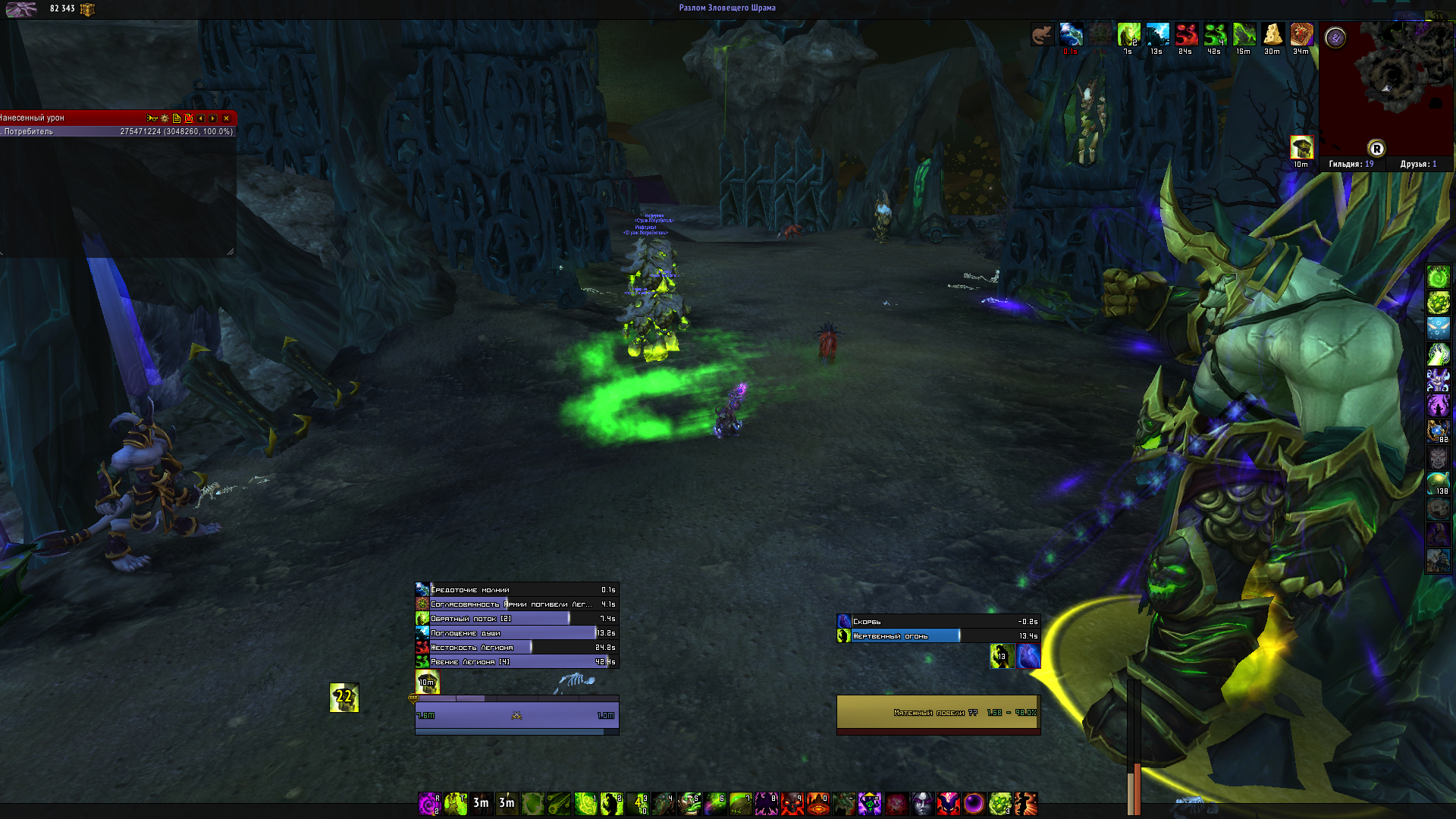Click the rat icon in the buff row

pyautogui.click(x=1042, y=35)
